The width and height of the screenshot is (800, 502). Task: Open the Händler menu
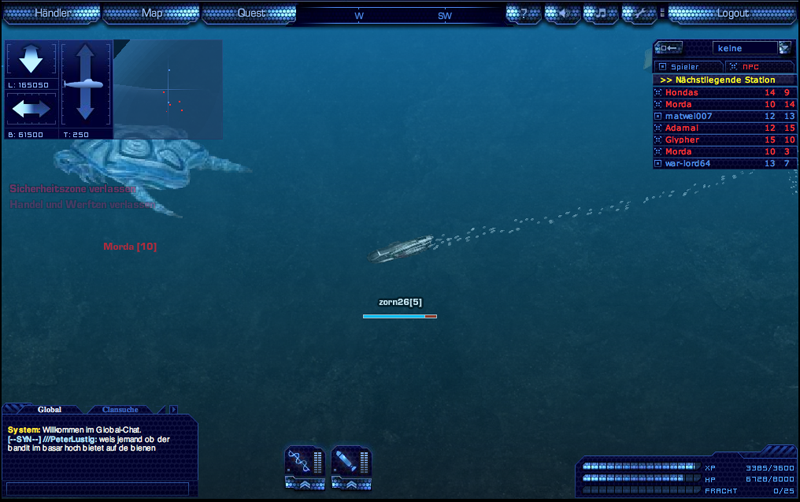pyautogui.click(x=53, y=14)
